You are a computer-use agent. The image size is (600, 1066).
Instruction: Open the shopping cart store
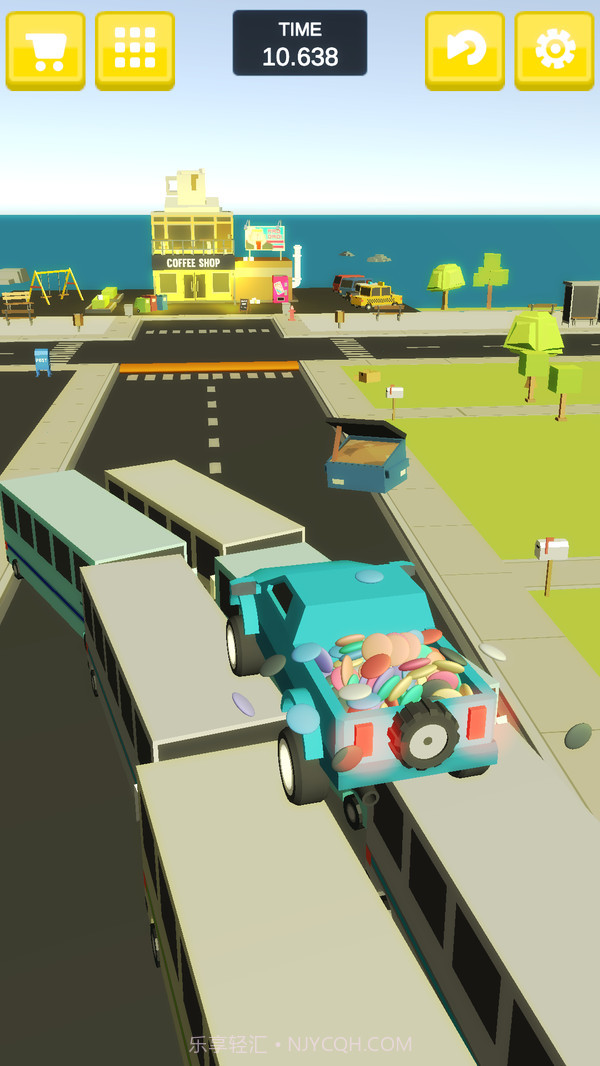pyautogui.click(x=45, y=49)
